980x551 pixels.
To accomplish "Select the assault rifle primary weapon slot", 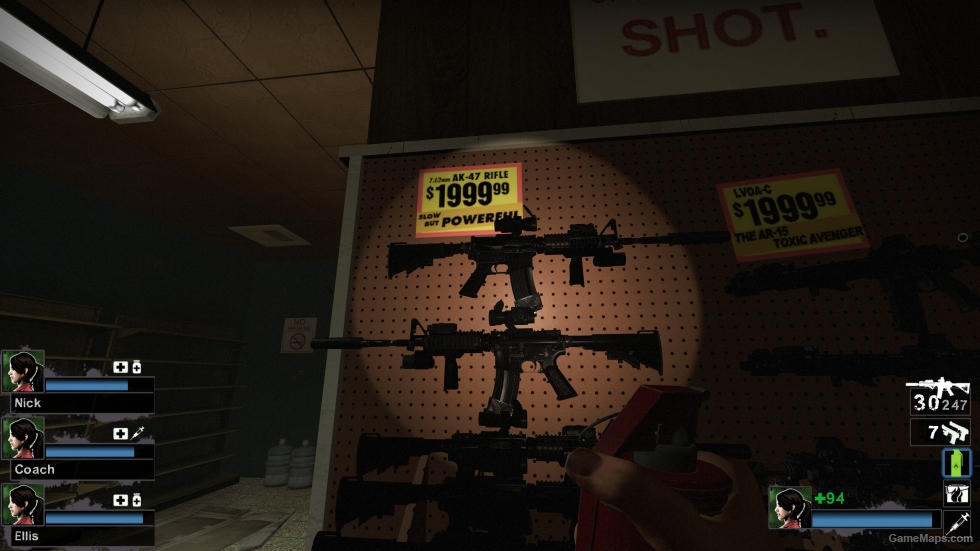I will point(939,397).
